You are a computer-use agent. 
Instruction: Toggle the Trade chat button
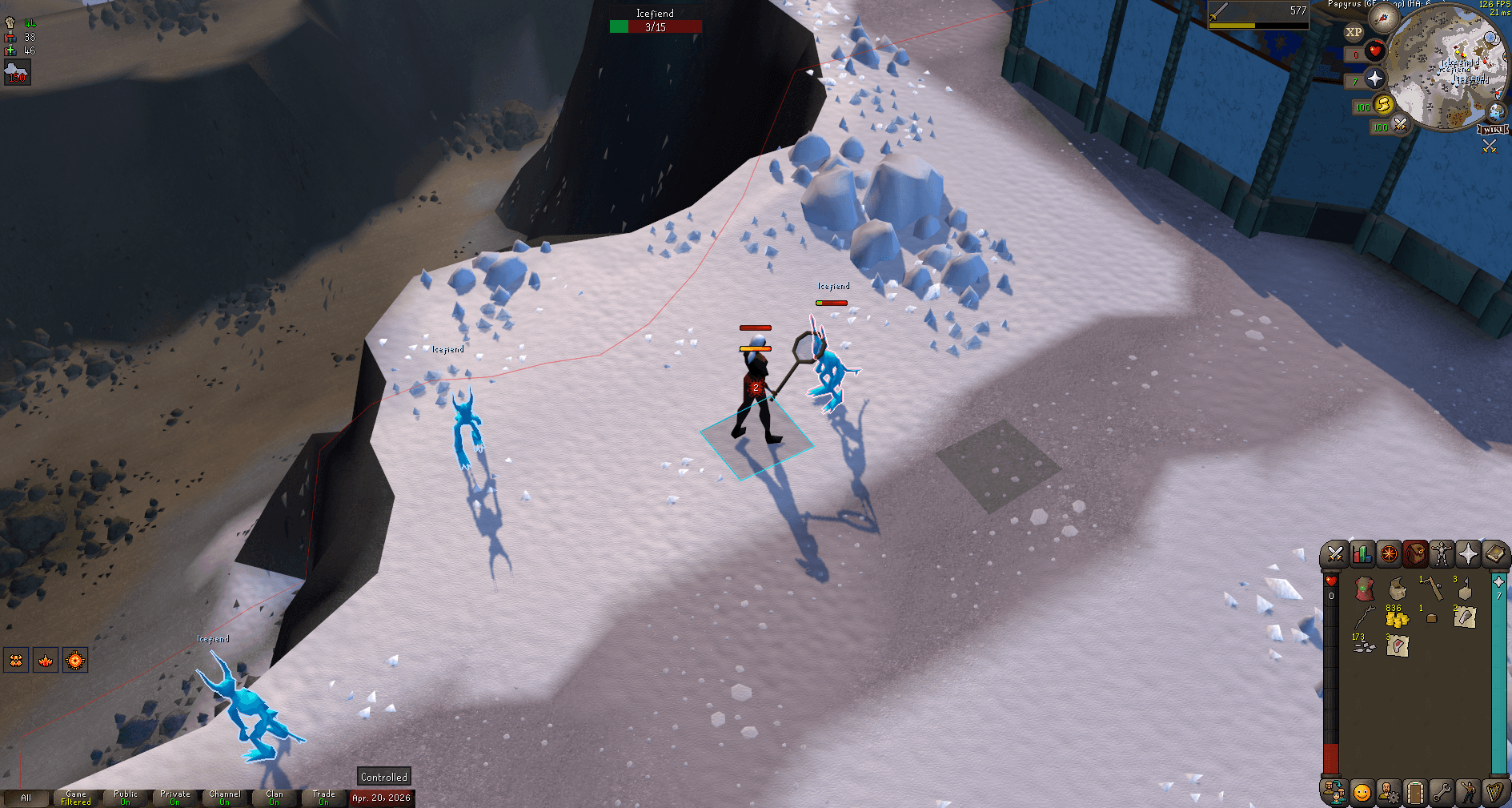pos(323,795)
